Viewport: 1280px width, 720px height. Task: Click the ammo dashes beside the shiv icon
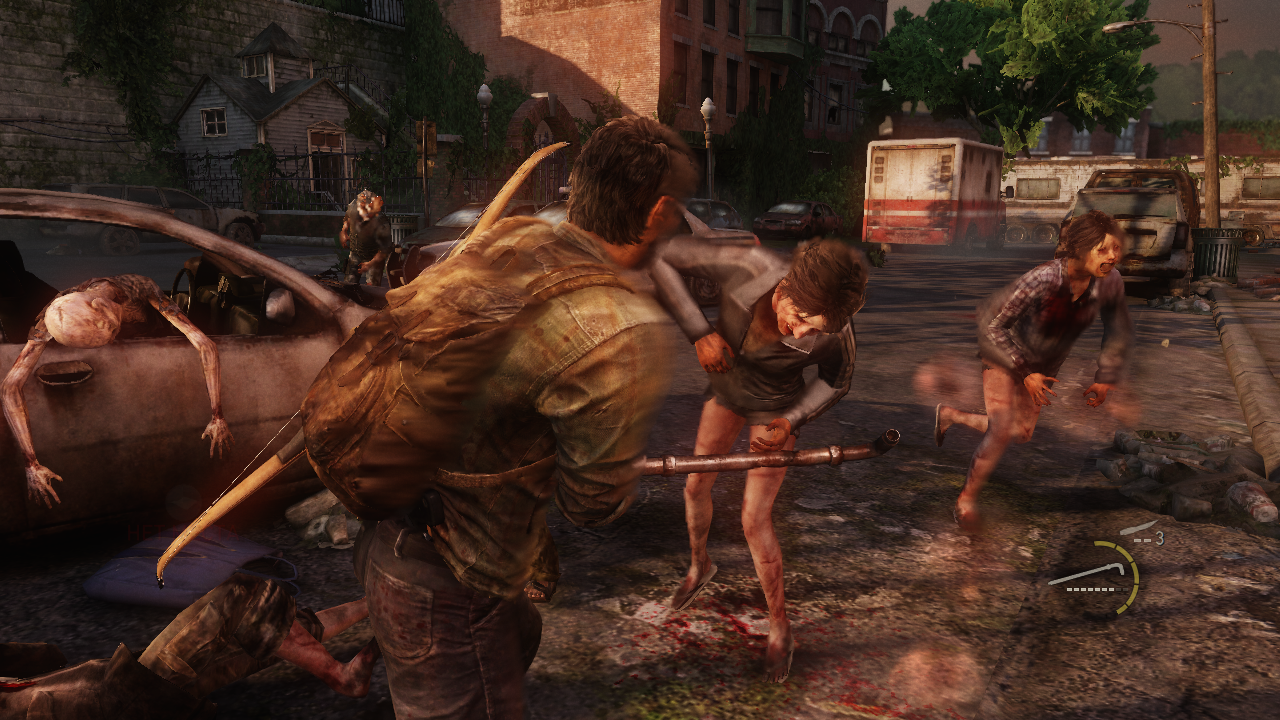[1141, 539]
